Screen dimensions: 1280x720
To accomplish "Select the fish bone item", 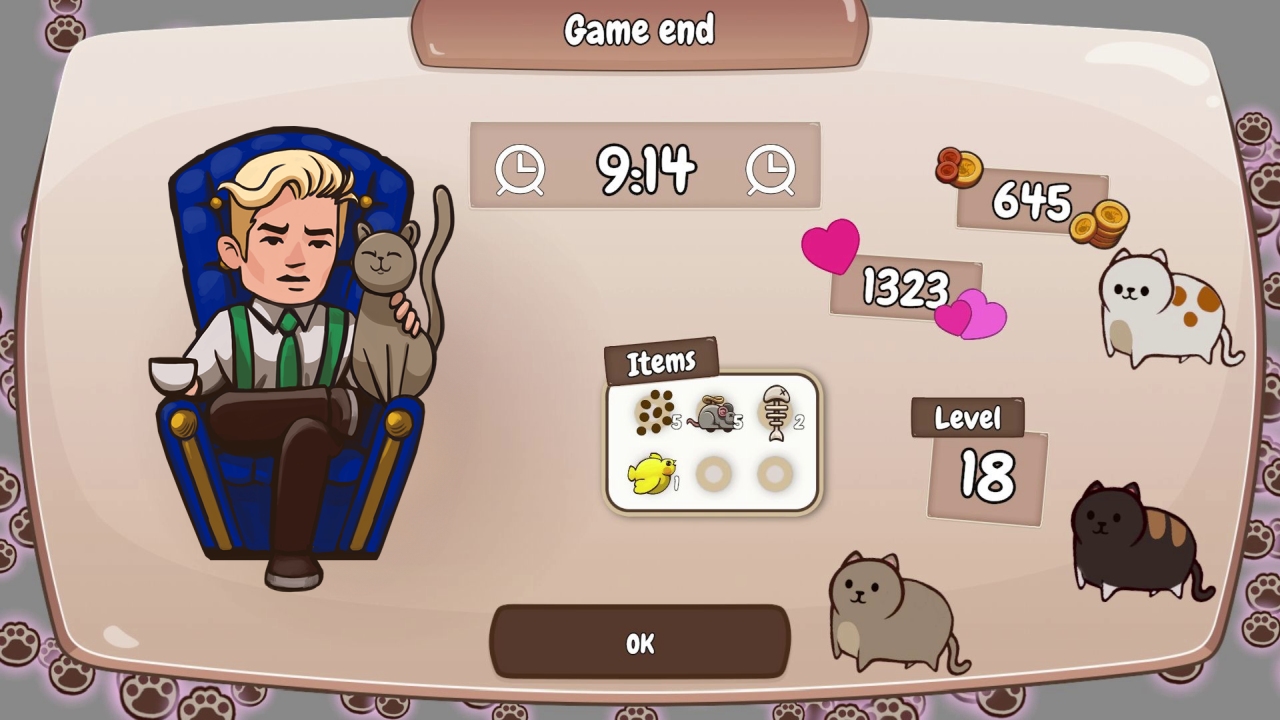I will pyautogui.click(x=778, y=410).
